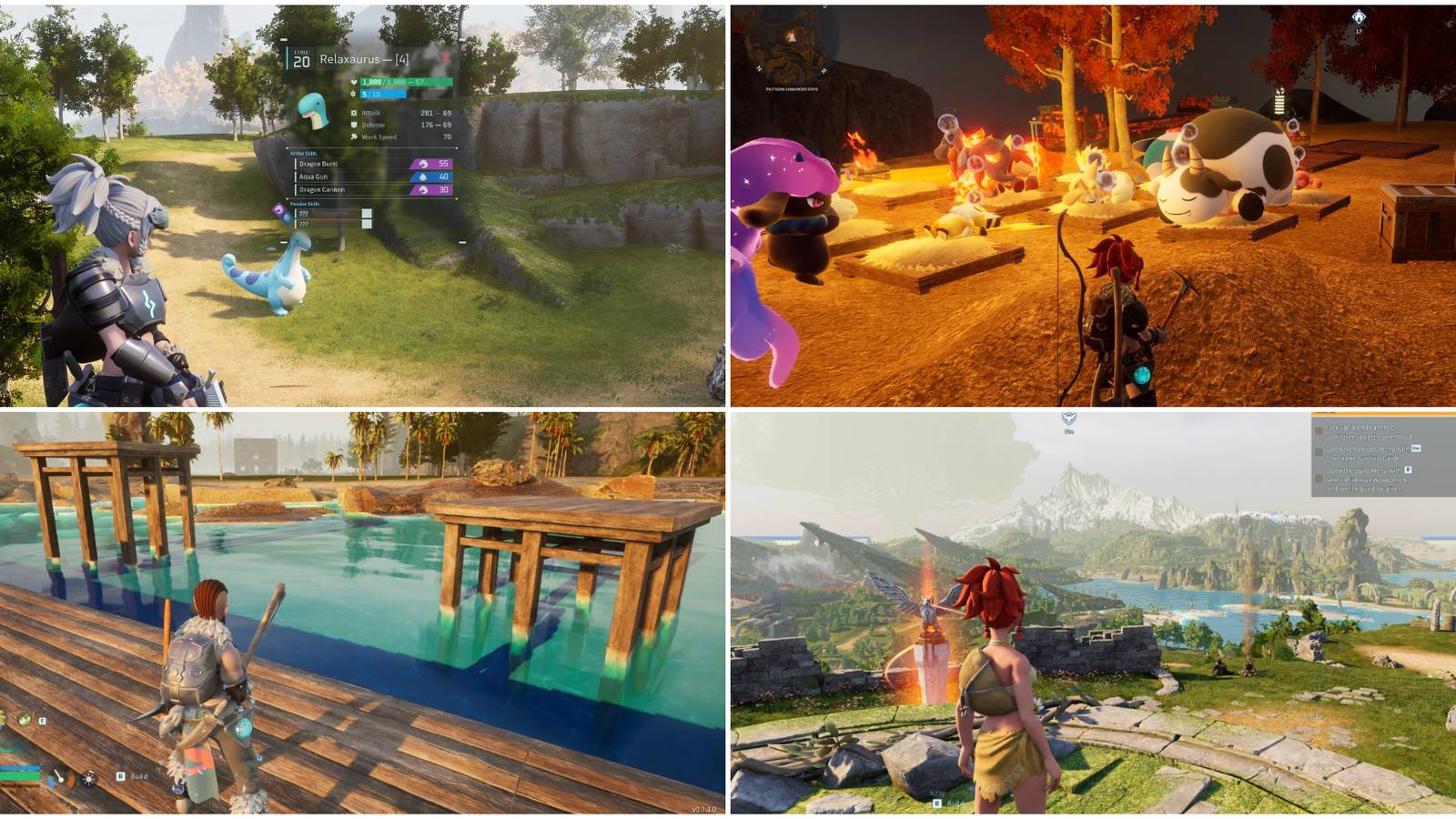1456x819 pixels.
Task: Check the first ??? passive skill checkbox
Action: pos(367,212)
